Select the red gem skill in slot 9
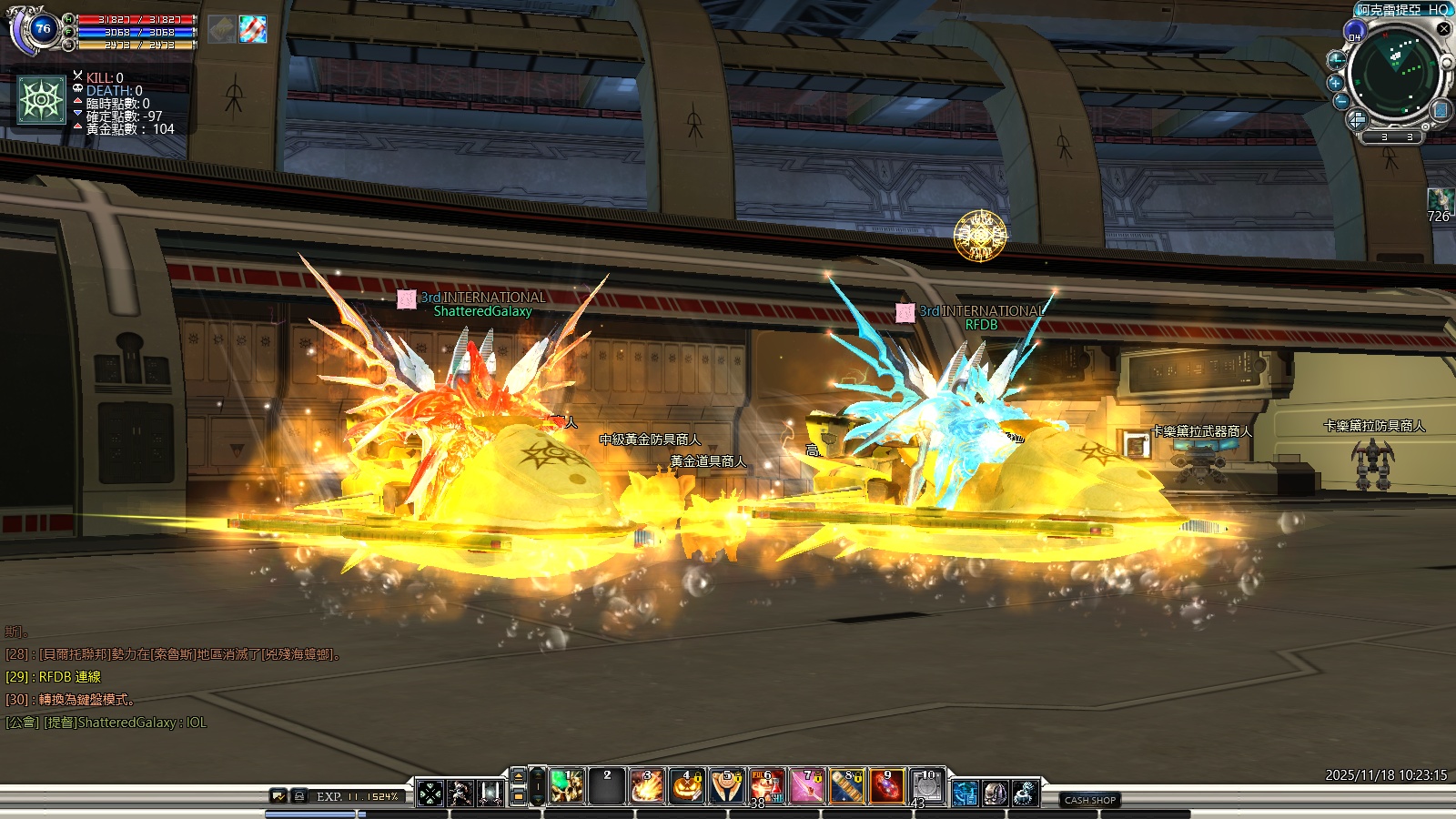 click(x=887, y=786)
